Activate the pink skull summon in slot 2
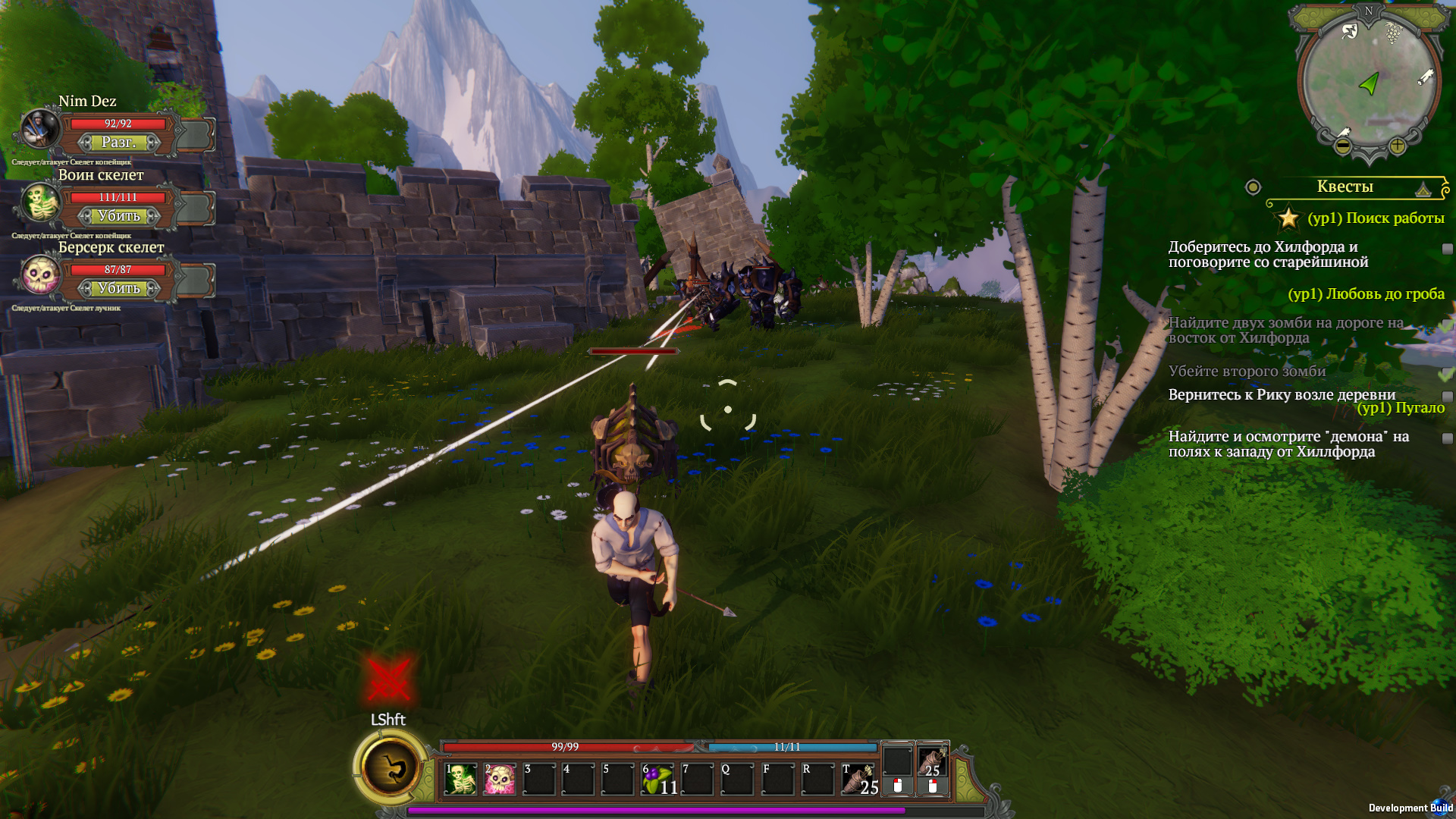The width and height of the screenshot is (1456, 819). (x=500, y=779)
